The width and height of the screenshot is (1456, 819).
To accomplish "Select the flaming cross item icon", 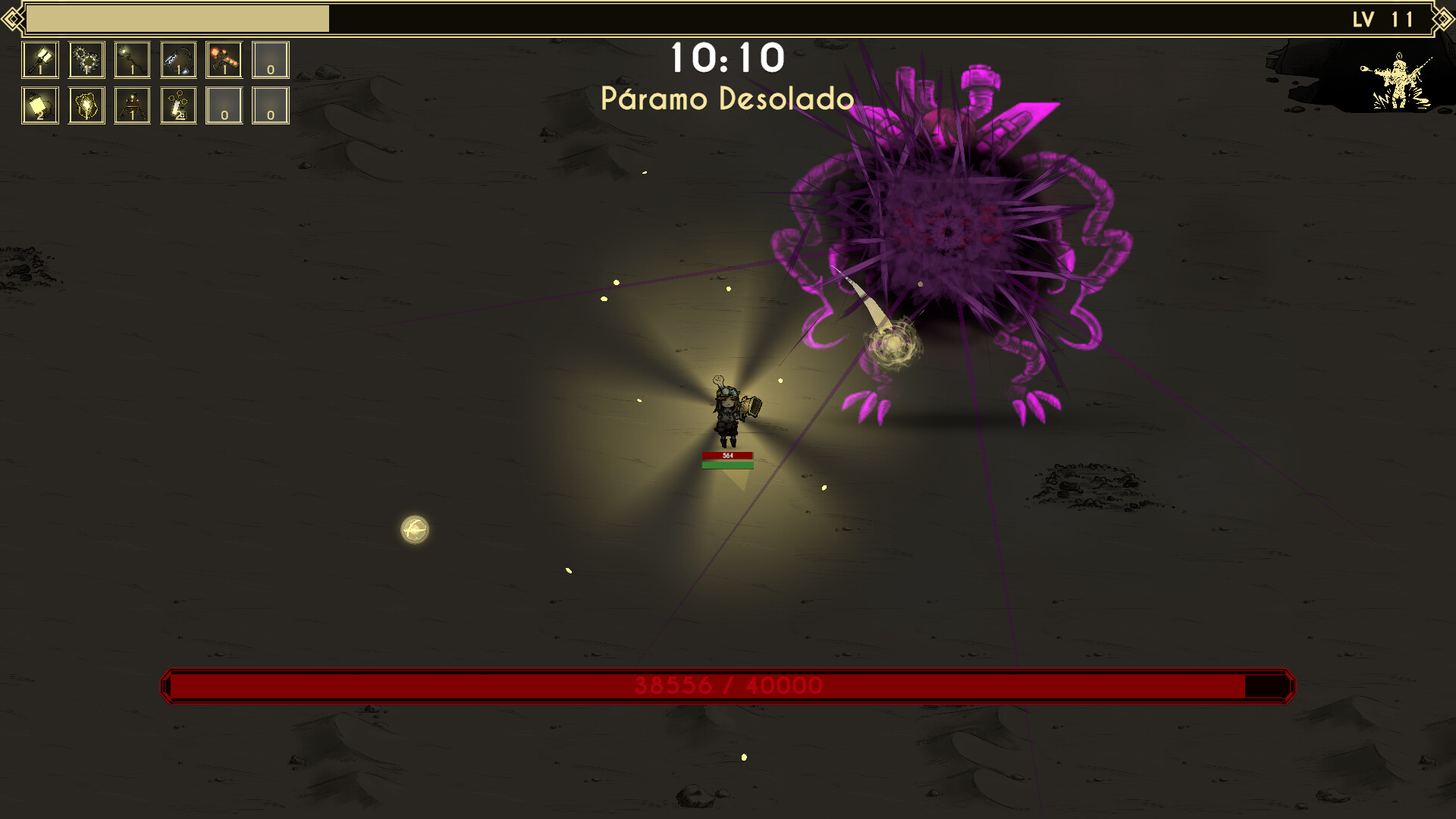I will tap(224, 59).
